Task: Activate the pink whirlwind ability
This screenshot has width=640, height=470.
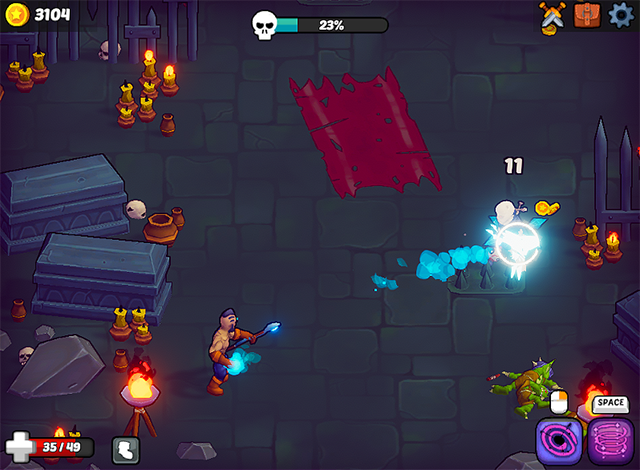Action: (x=608, y=440)
